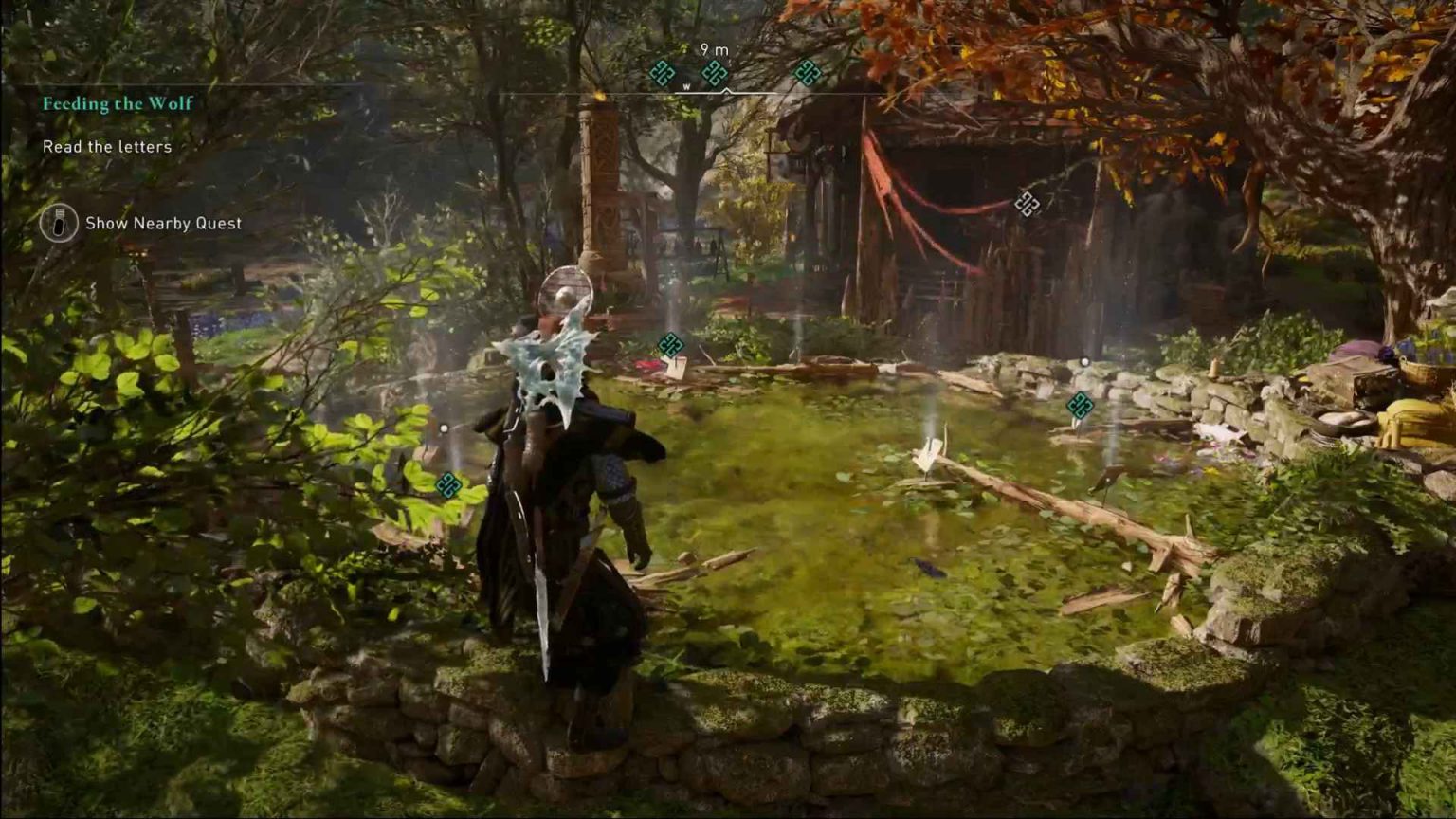
Task: Select the W direction letter on the compass
Action: (686, 84)
